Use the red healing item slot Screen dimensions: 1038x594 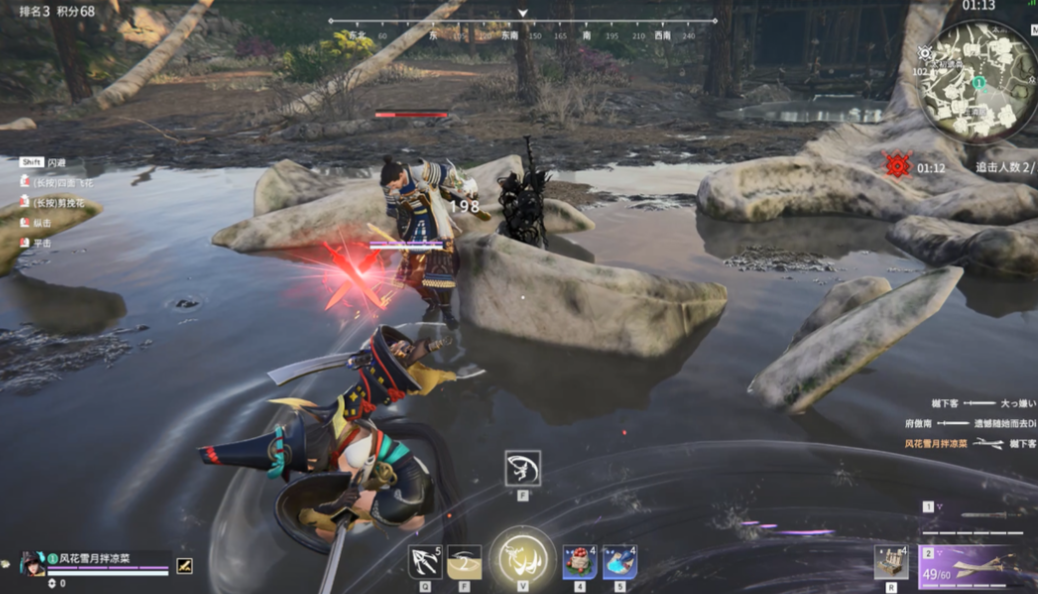(x=580, y=562)
